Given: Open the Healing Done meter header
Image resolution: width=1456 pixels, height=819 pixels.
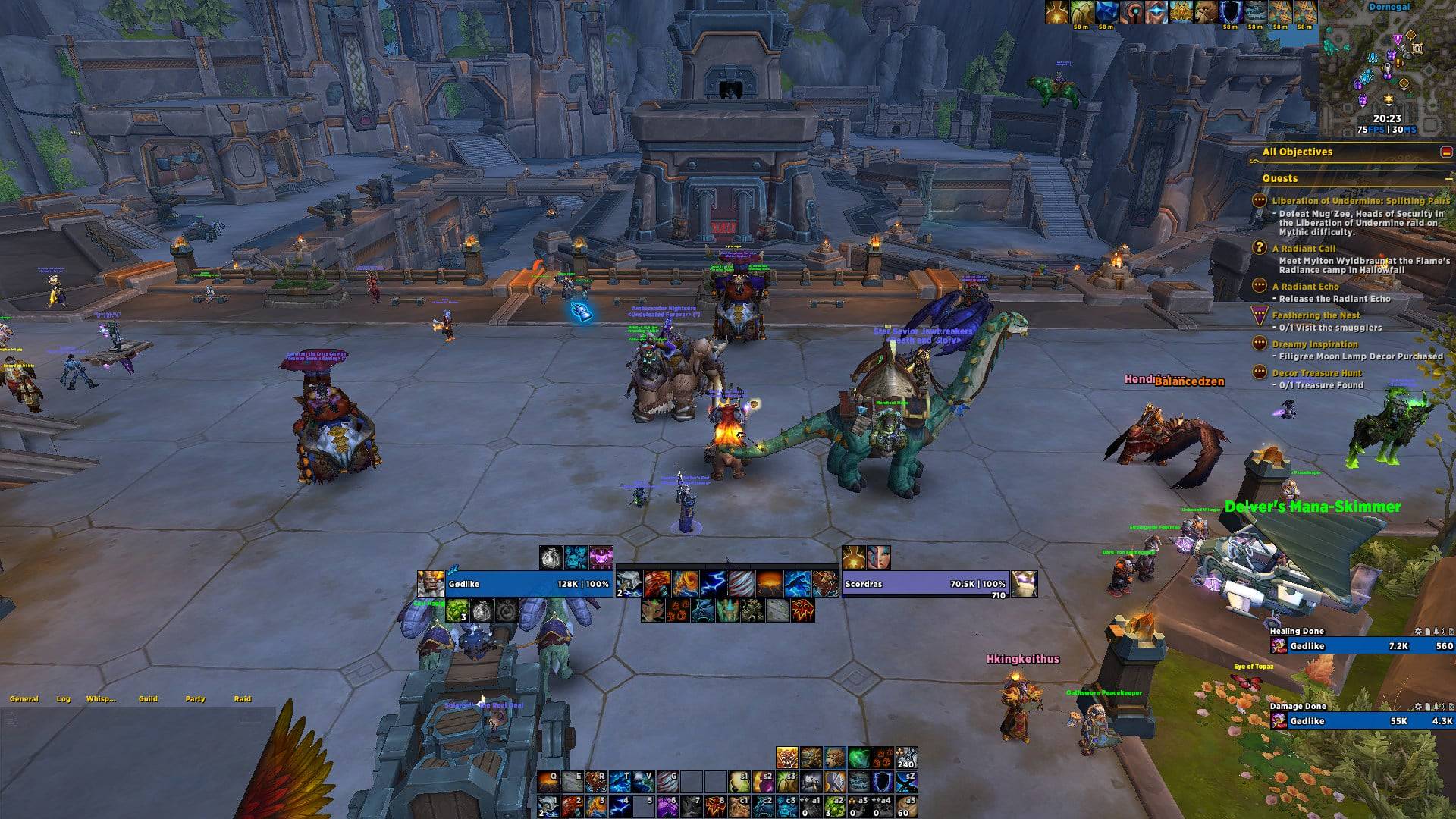Looking at the screenshot, I should pyautogui.click(x=1297, y=631).
